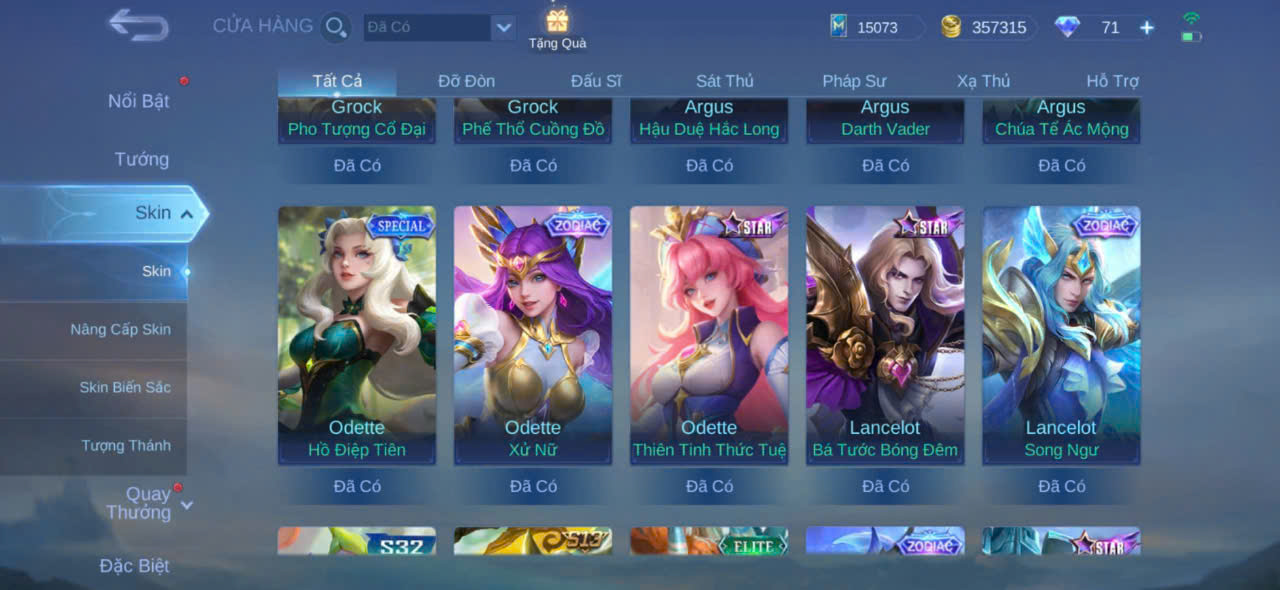Open the Đã Có filter dropdown

[503, 27]
